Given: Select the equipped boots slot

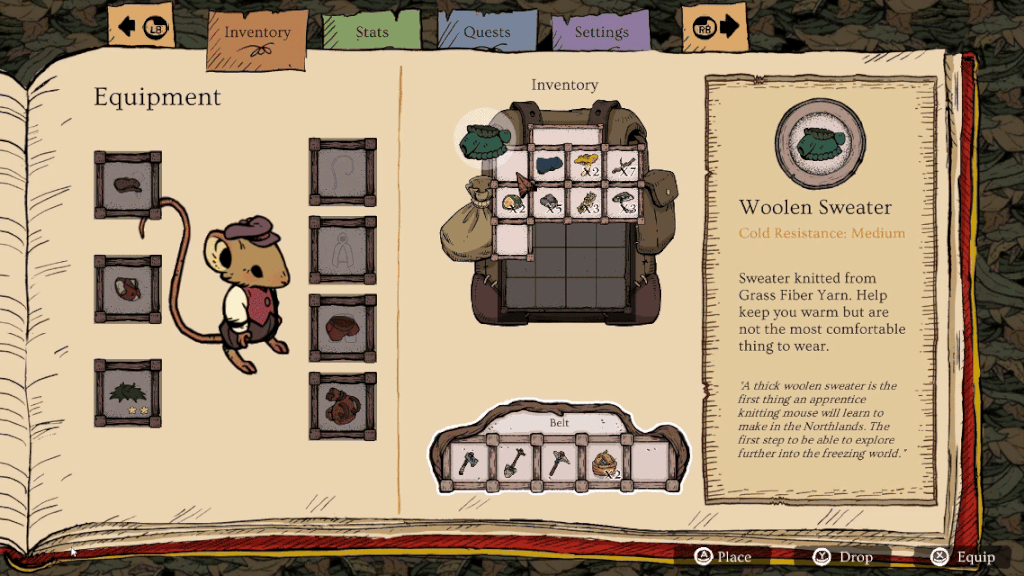Looking at the screenshot, I should coord(343,406).
